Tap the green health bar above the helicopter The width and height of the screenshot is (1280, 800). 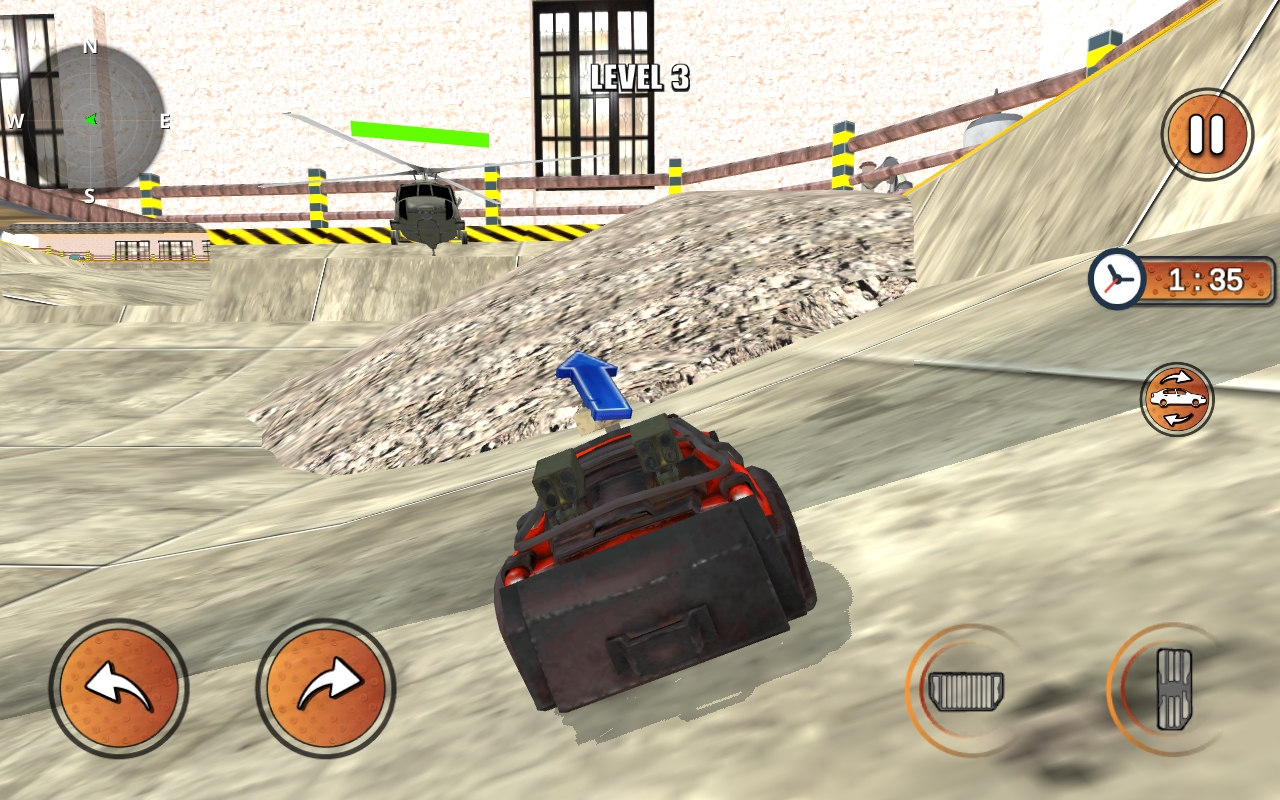point(420,131)
